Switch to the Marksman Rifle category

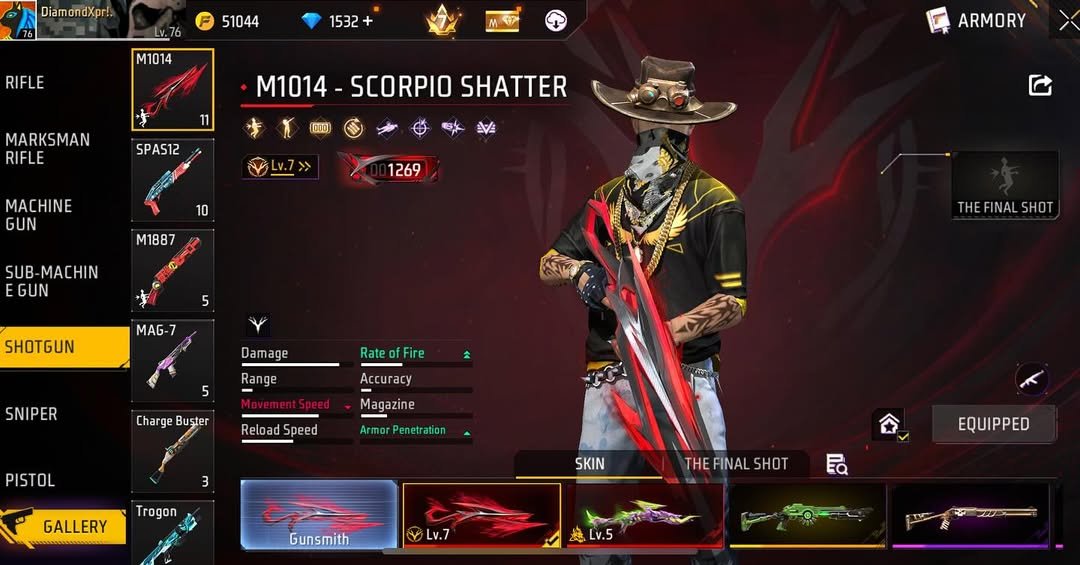(x=48, y=149)
